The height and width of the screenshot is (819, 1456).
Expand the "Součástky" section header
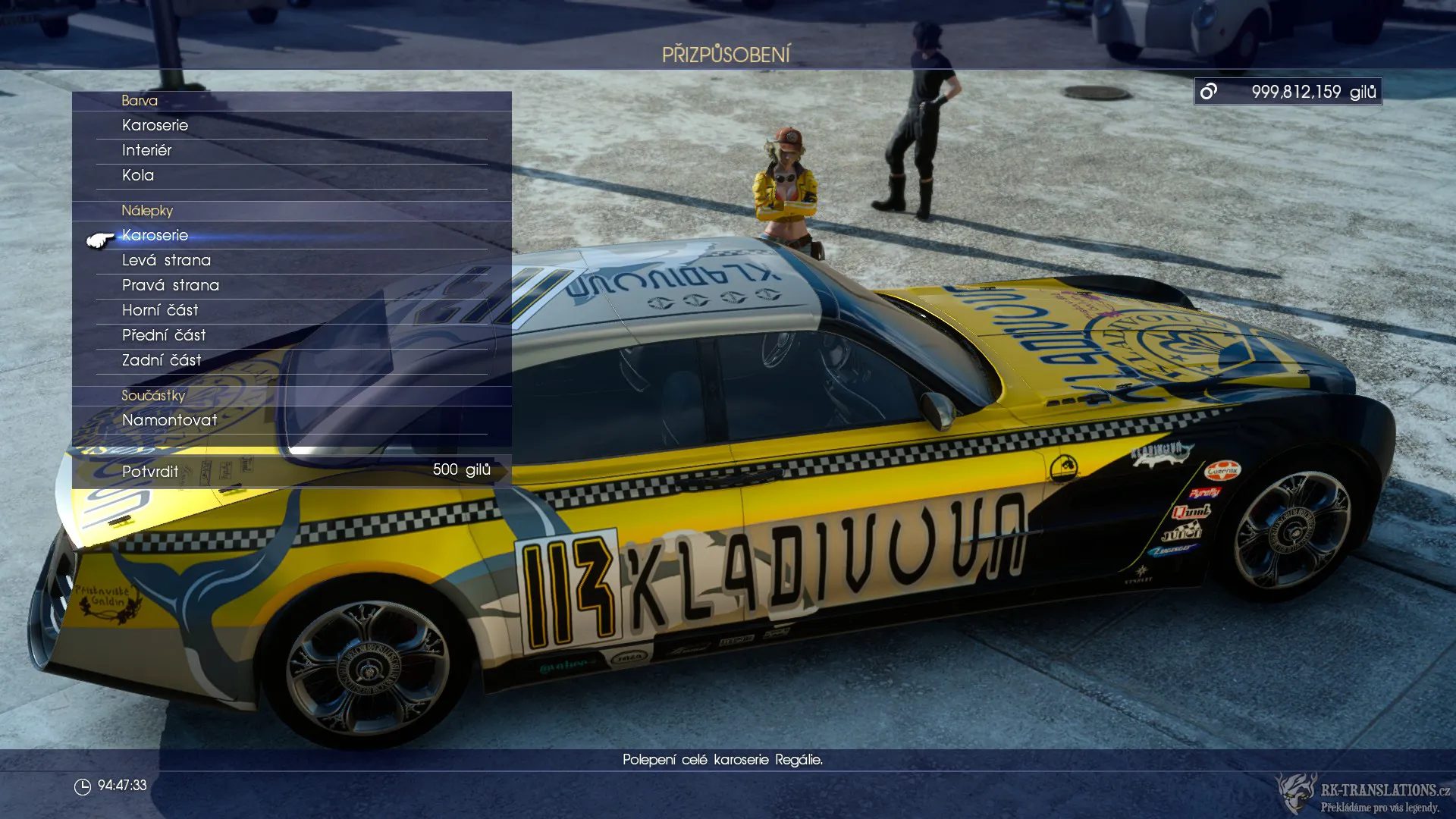pyautogui.click(x=153, y=395)
